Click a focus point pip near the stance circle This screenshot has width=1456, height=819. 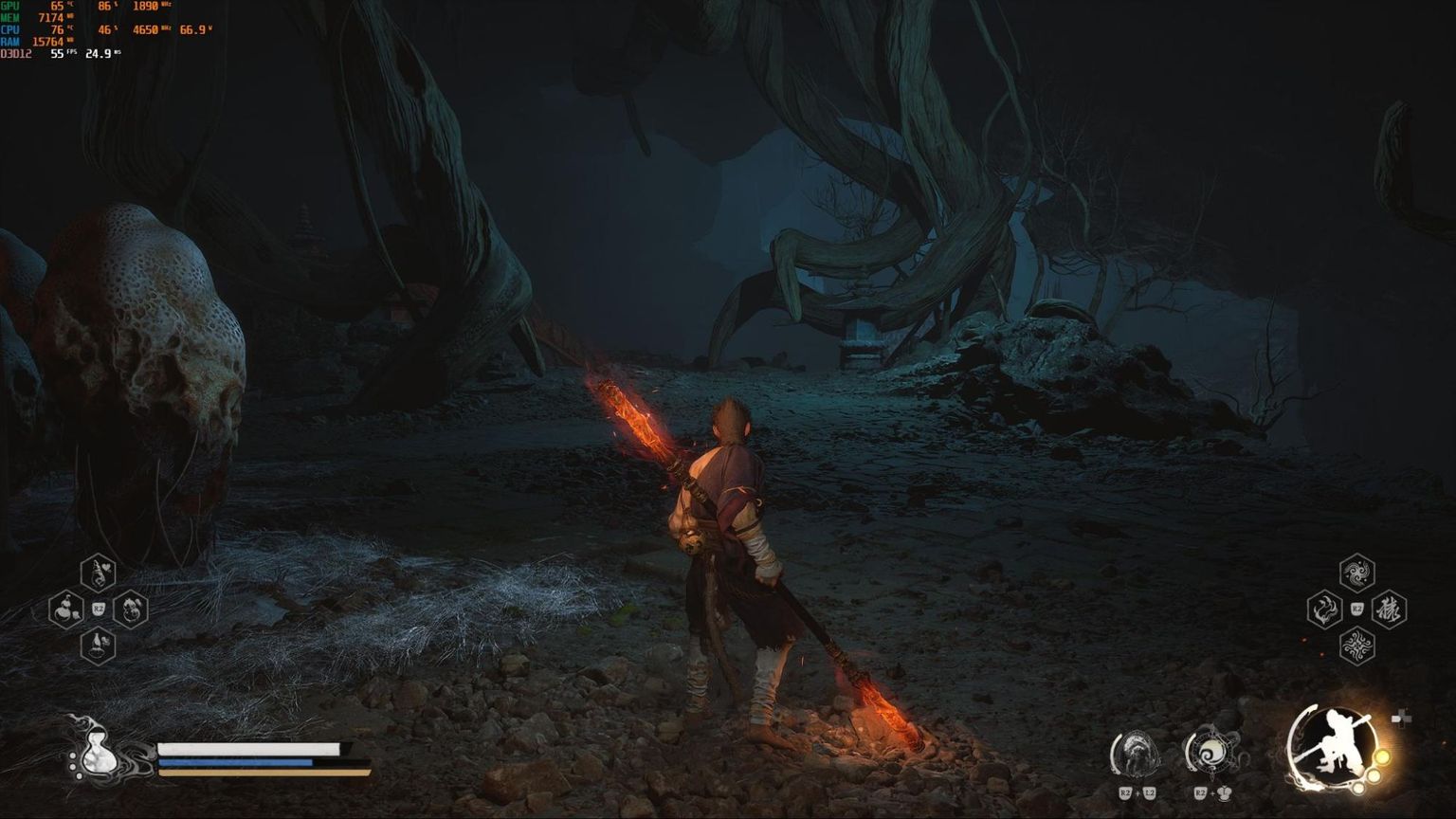(1380, 758)
